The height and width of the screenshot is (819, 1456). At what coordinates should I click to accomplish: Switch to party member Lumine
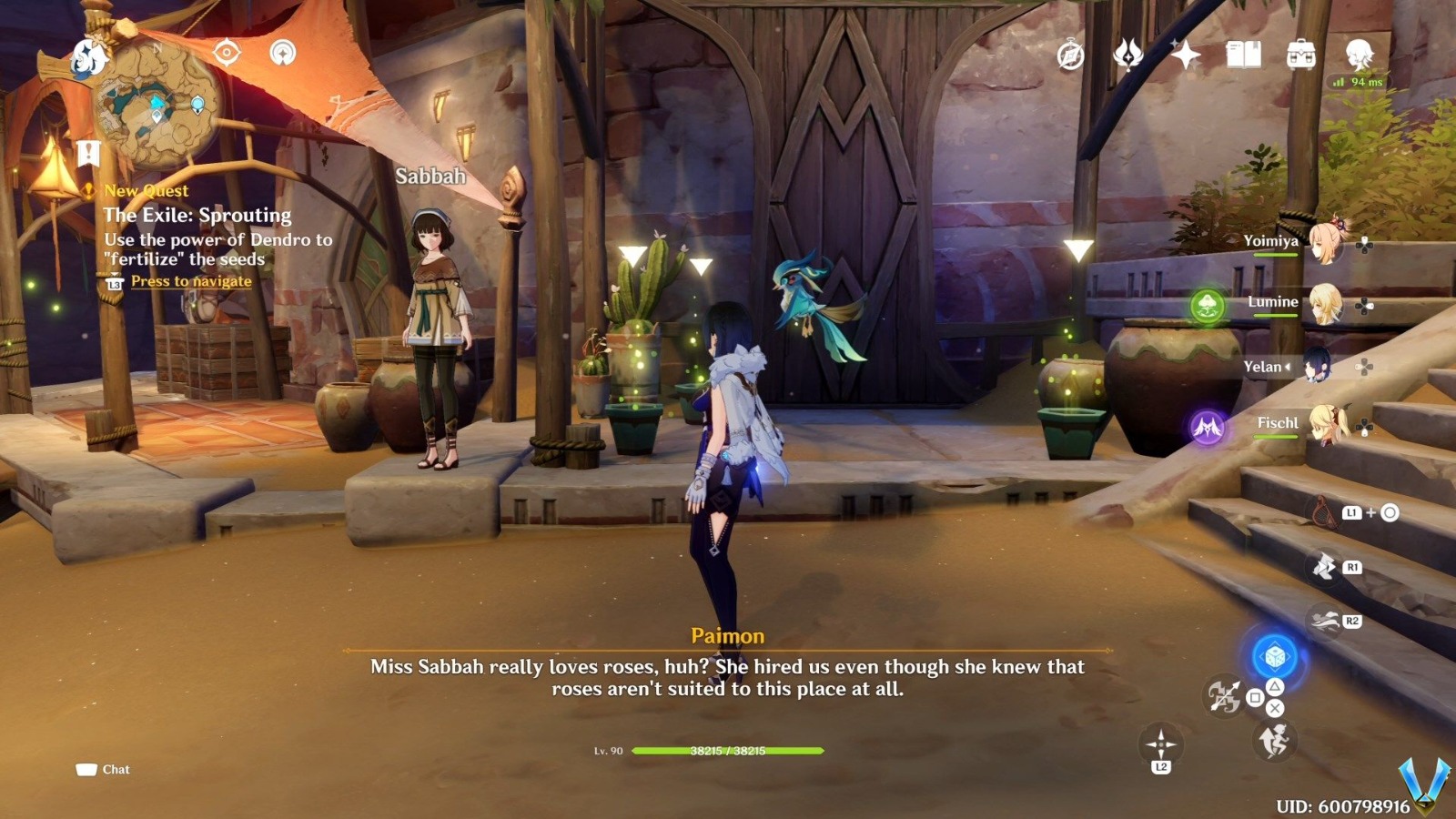pos(1325,304)
